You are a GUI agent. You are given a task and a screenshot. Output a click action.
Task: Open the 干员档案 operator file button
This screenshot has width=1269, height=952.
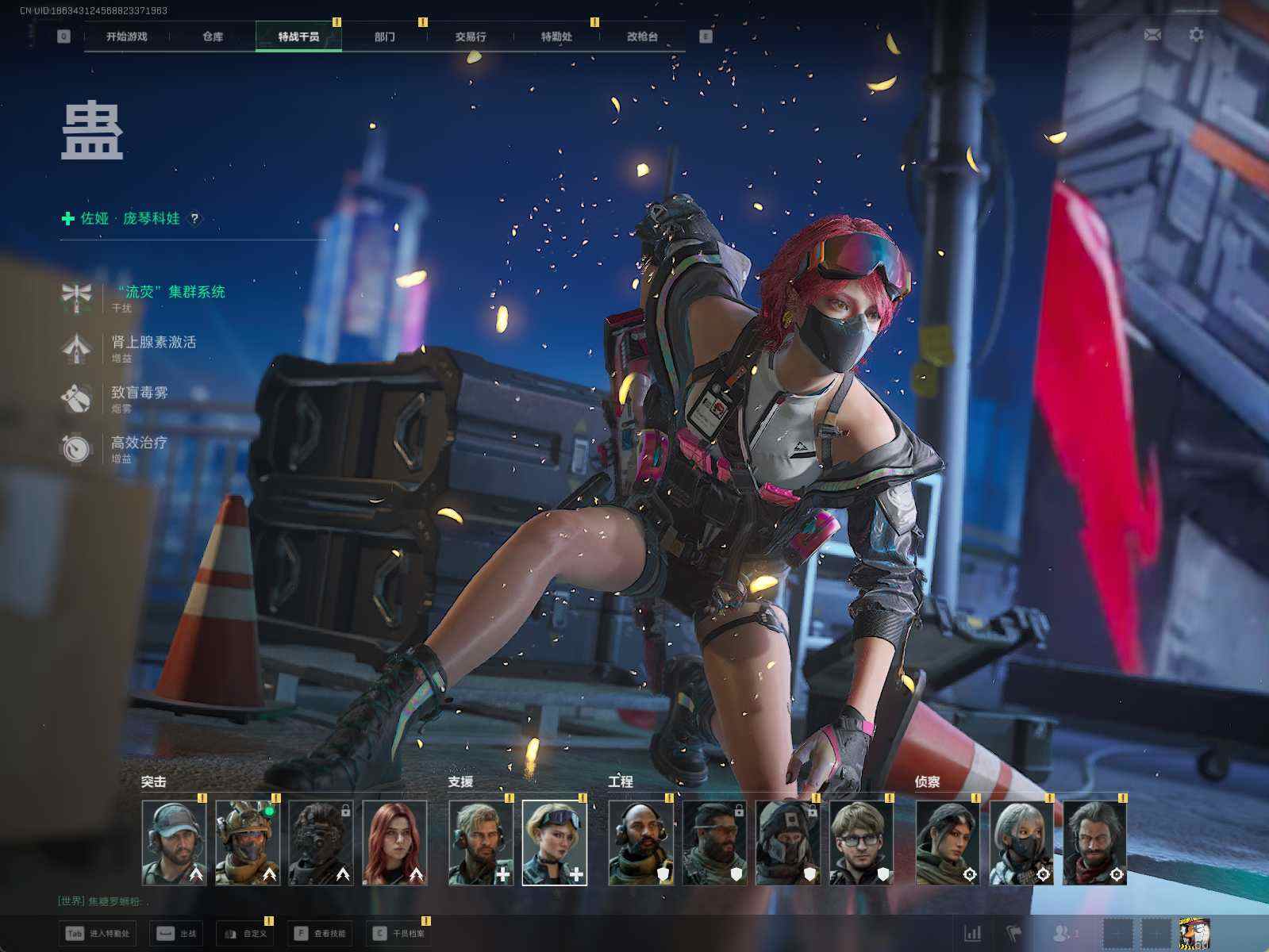[x=399, y=934]
